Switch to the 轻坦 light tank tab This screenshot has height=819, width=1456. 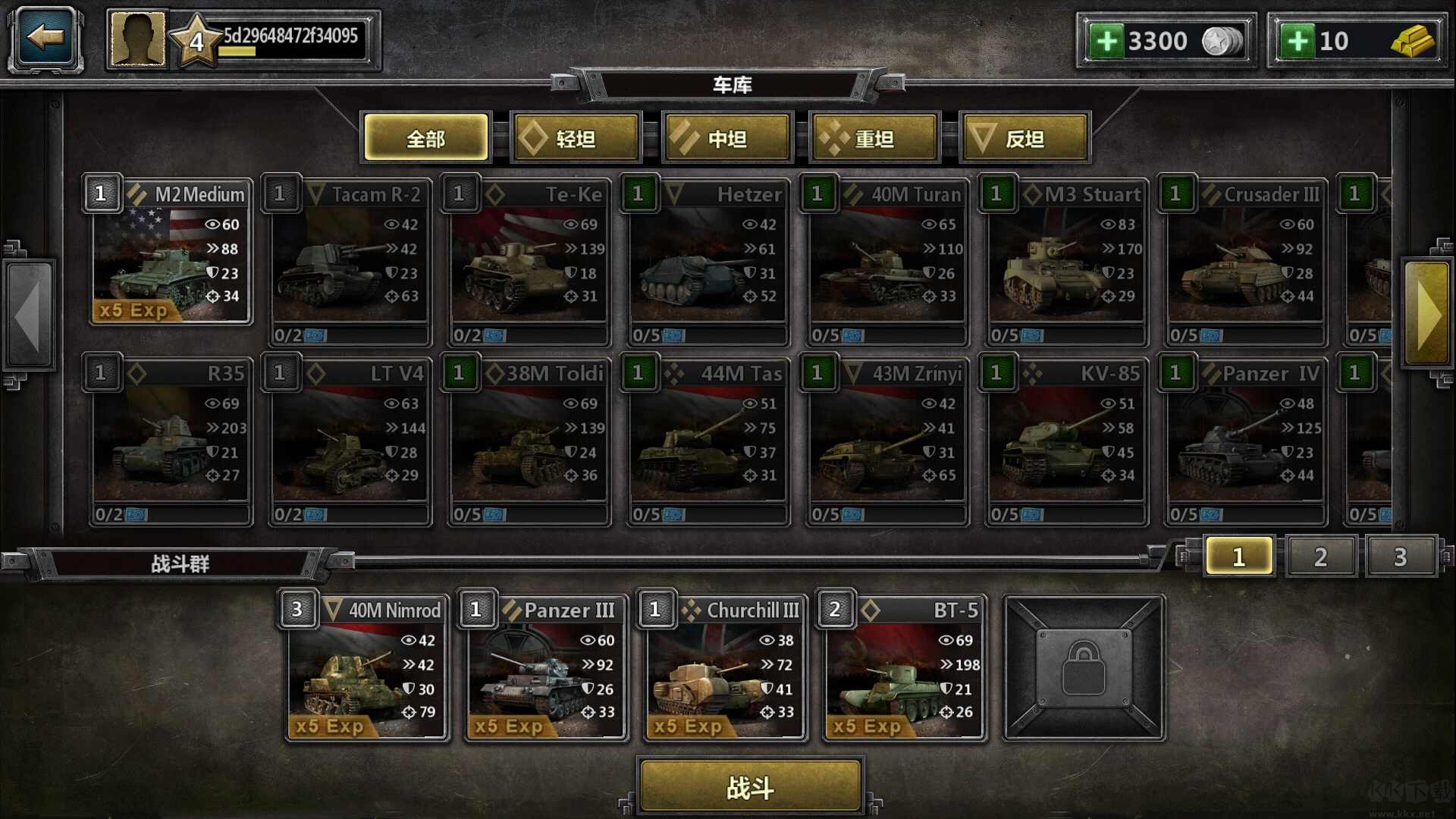[x=576, y=138]
